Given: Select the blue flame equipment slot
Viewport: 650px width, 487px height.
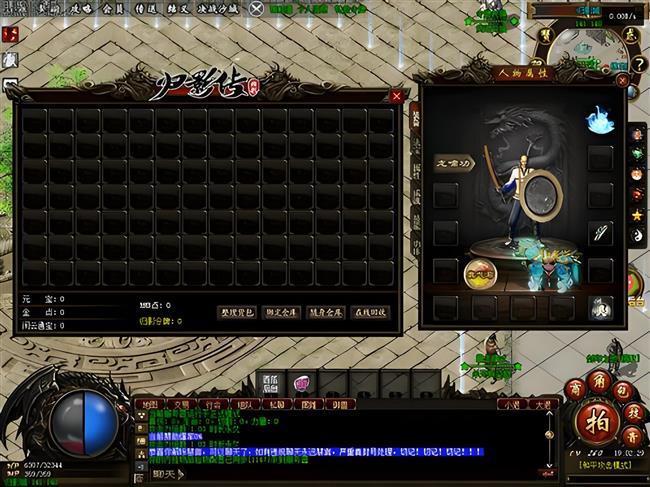Looking at the screenshot, I should (x=599, y=120).
